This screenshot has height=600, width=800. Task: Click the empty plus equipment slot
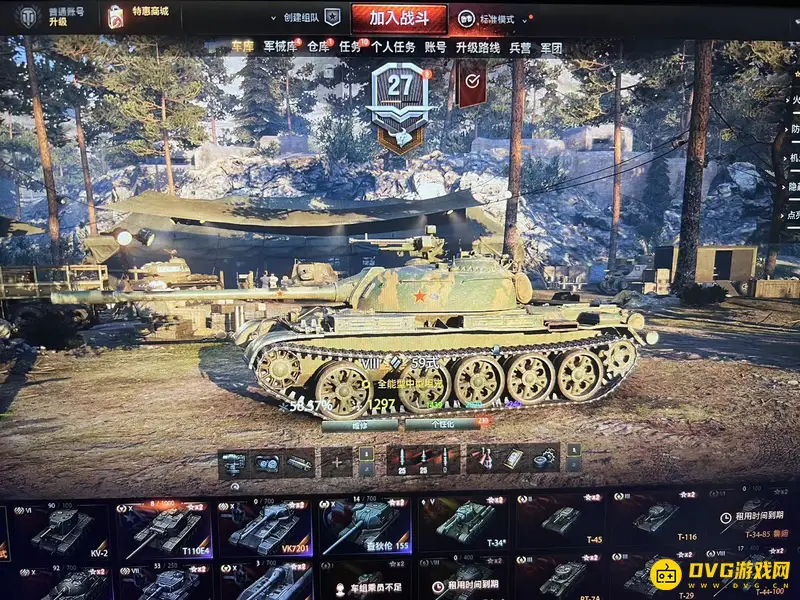(x=337, y=461)
